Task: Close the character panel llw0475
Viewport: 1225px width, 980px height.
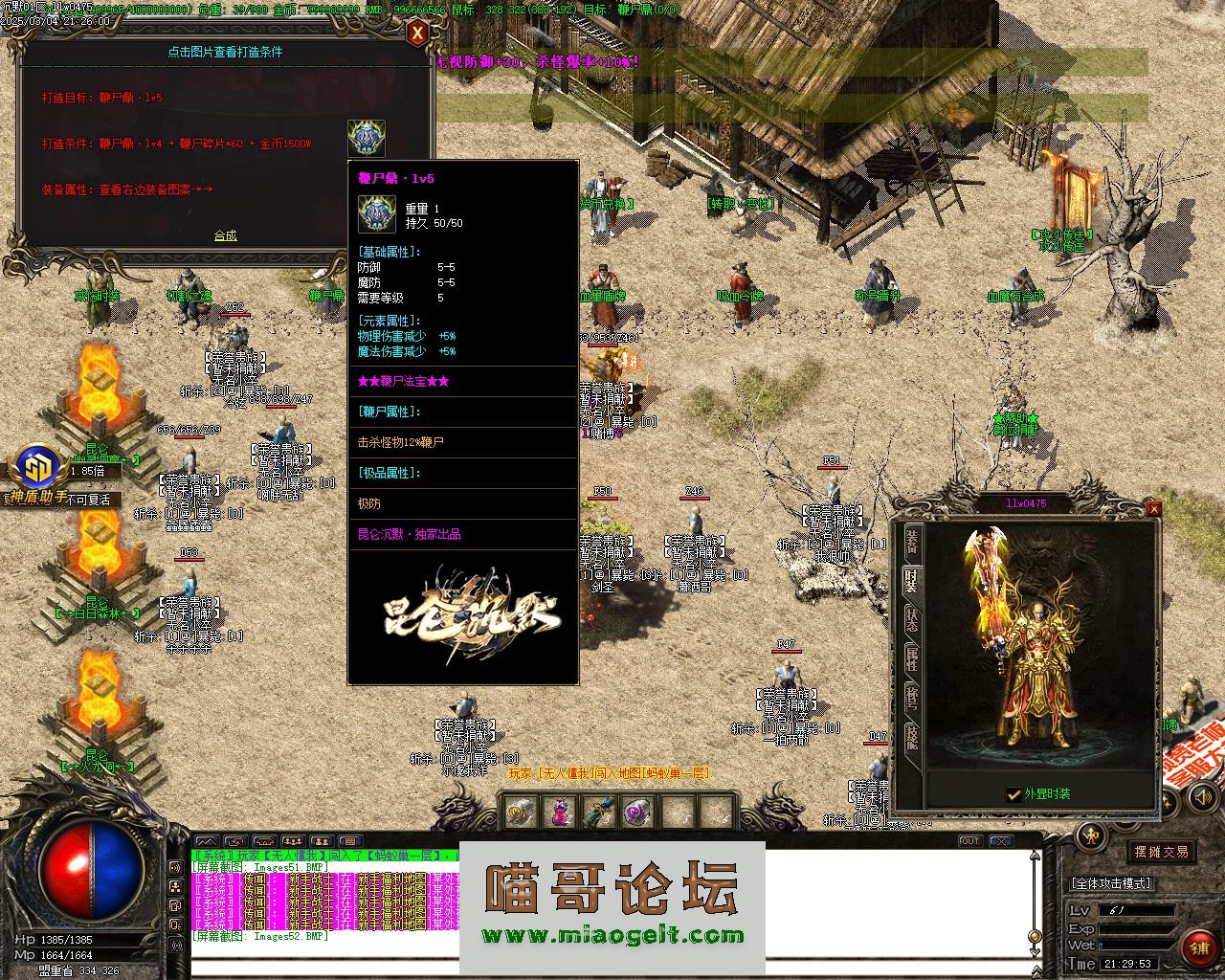Action: pyautogui.click(x=1153, y=508)
